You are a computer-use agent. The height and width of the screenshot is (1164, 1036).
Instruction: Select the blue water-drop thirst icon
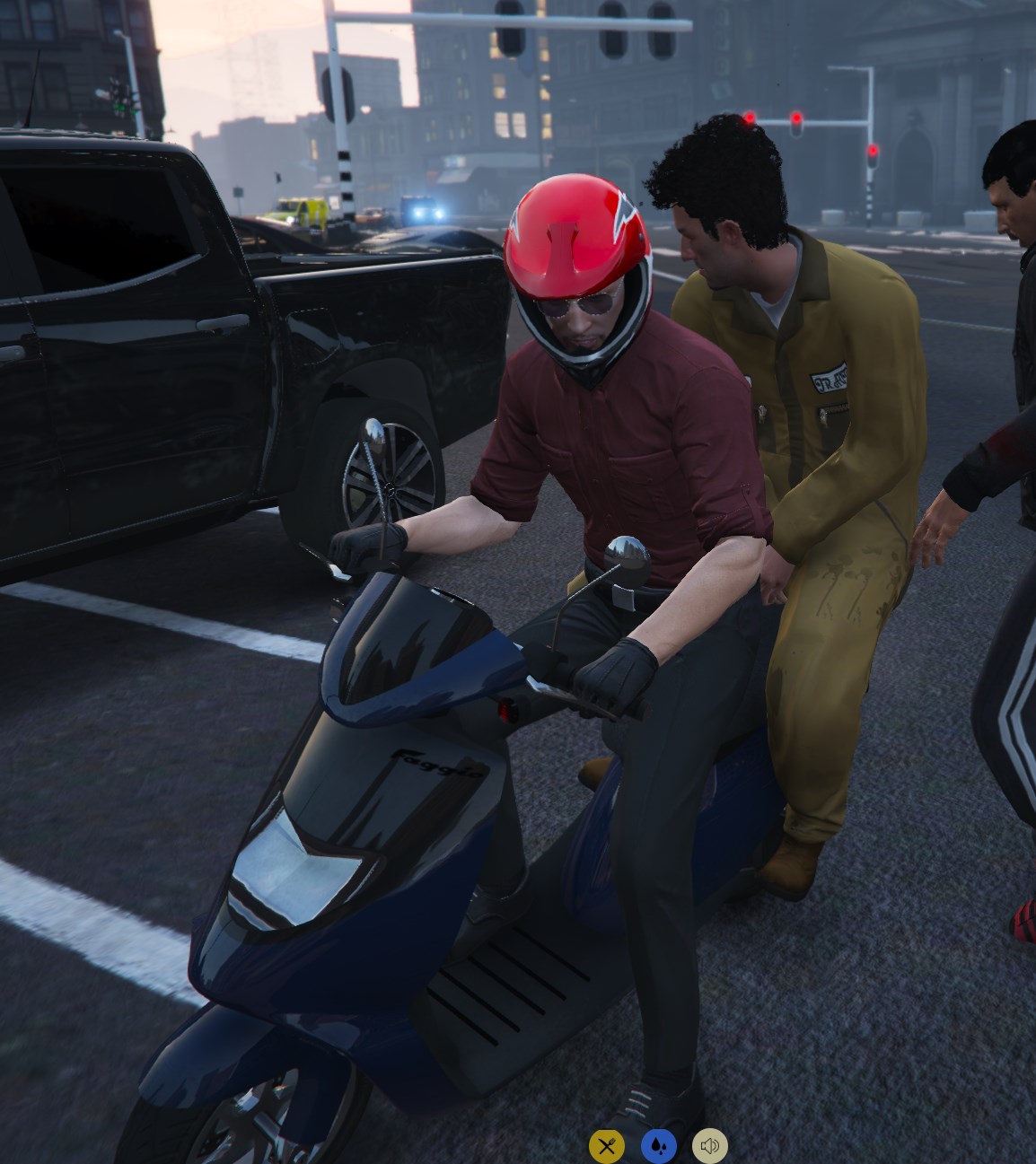[658, 1145]
